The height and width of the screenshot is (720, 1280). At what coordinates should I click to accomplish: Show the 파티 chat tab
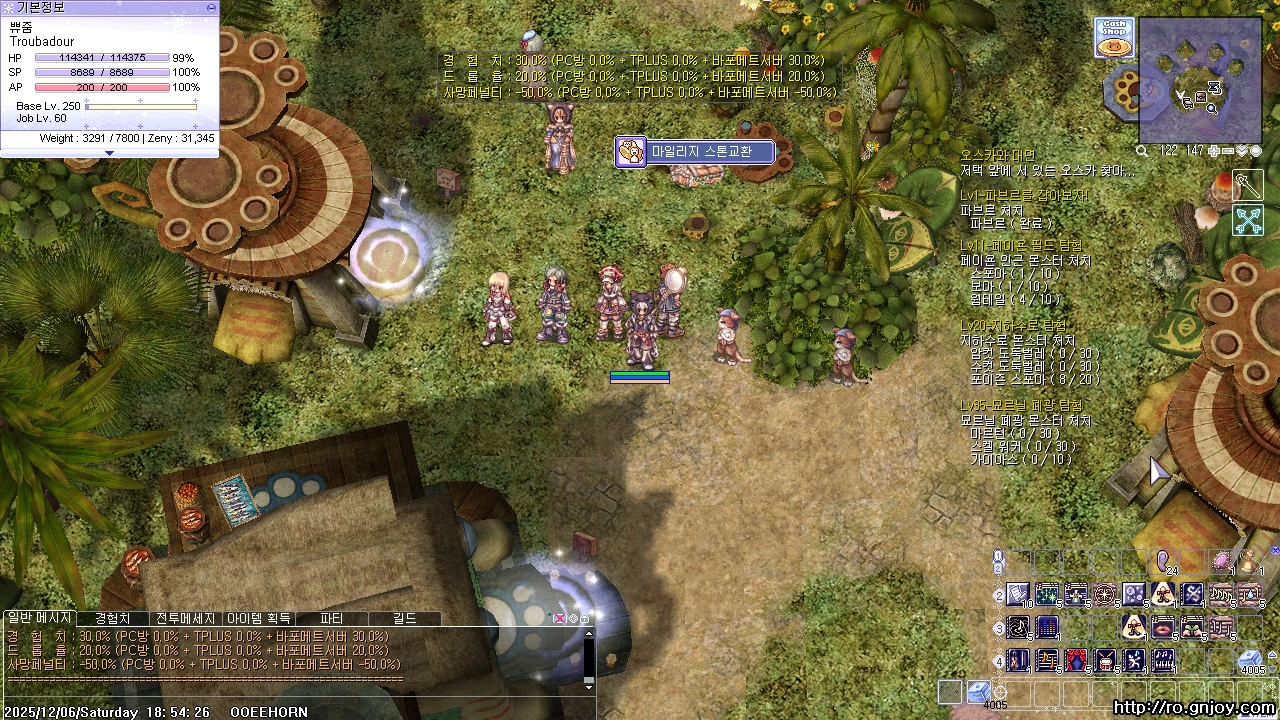tap(332, 619)
